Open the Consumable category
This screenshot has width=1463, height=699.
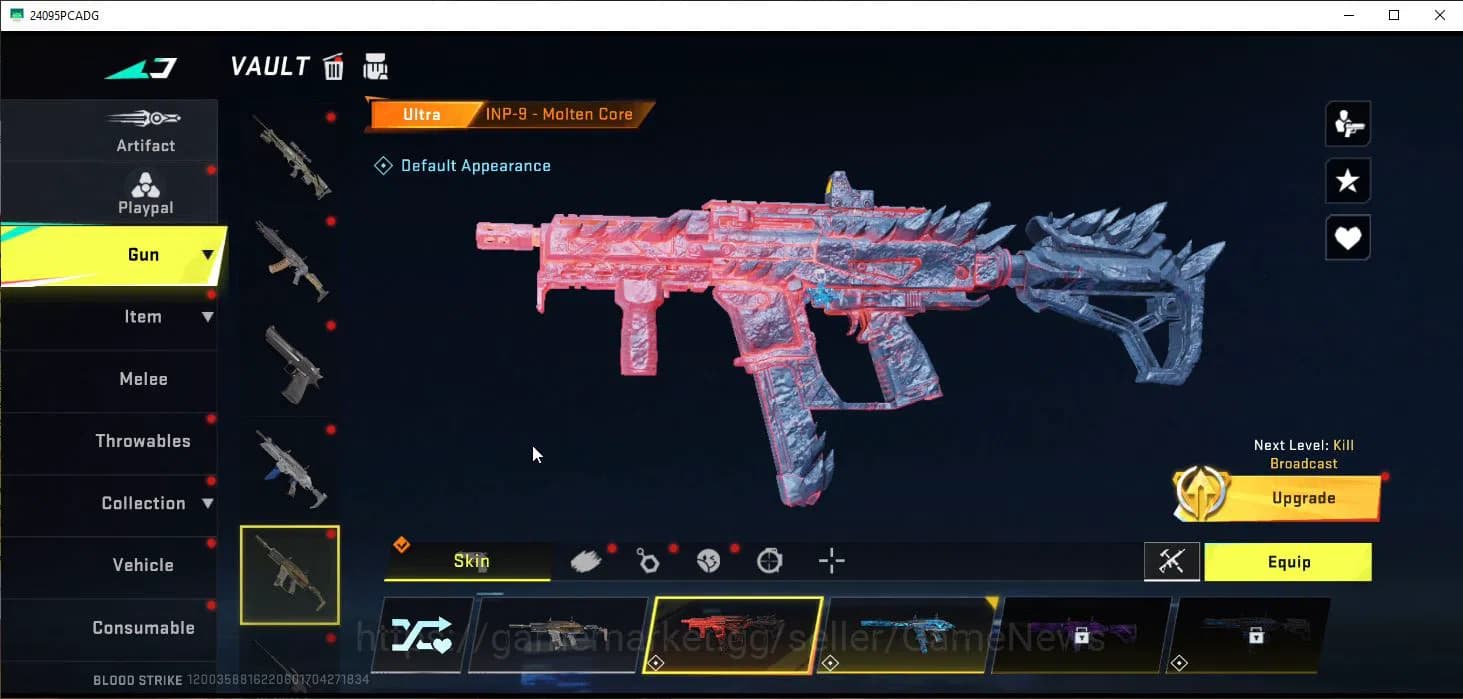[143, 628]
